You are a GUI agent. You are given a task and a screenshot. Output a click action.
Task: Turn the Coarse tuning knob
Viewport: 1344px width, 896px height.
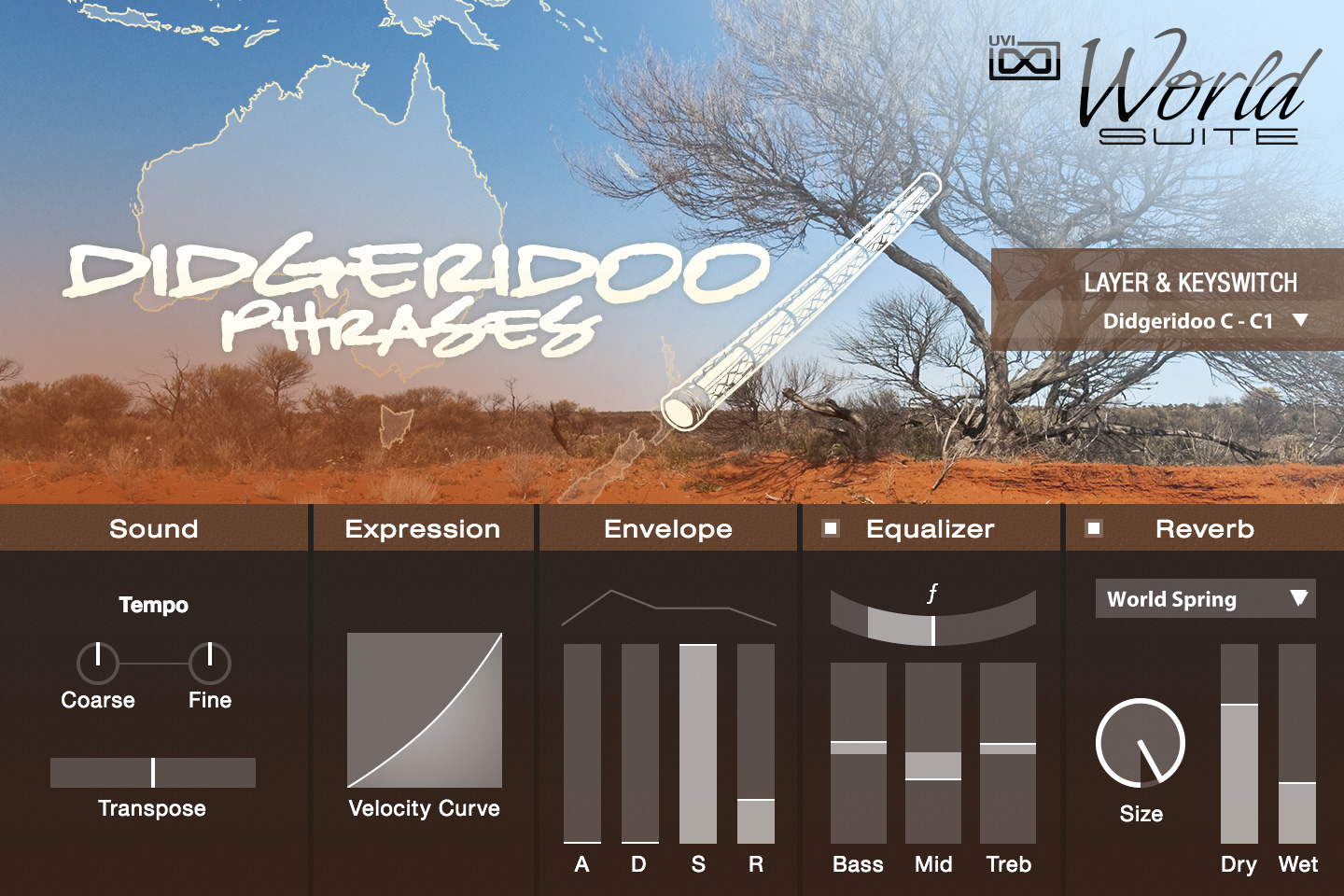pyautogui.click(x=97, y=665)
